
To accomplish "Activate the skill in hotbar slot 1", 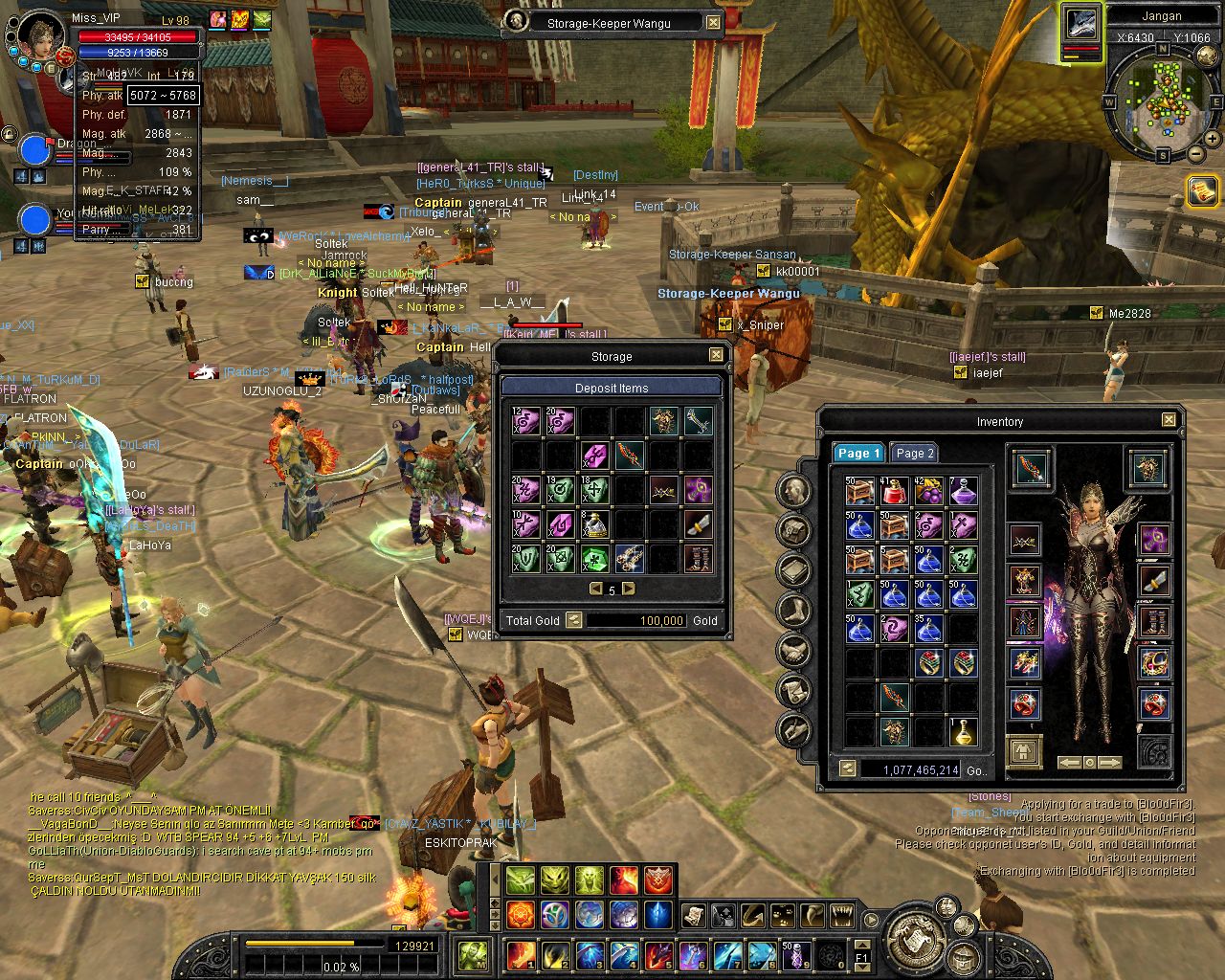I will [x=522, y=954].
